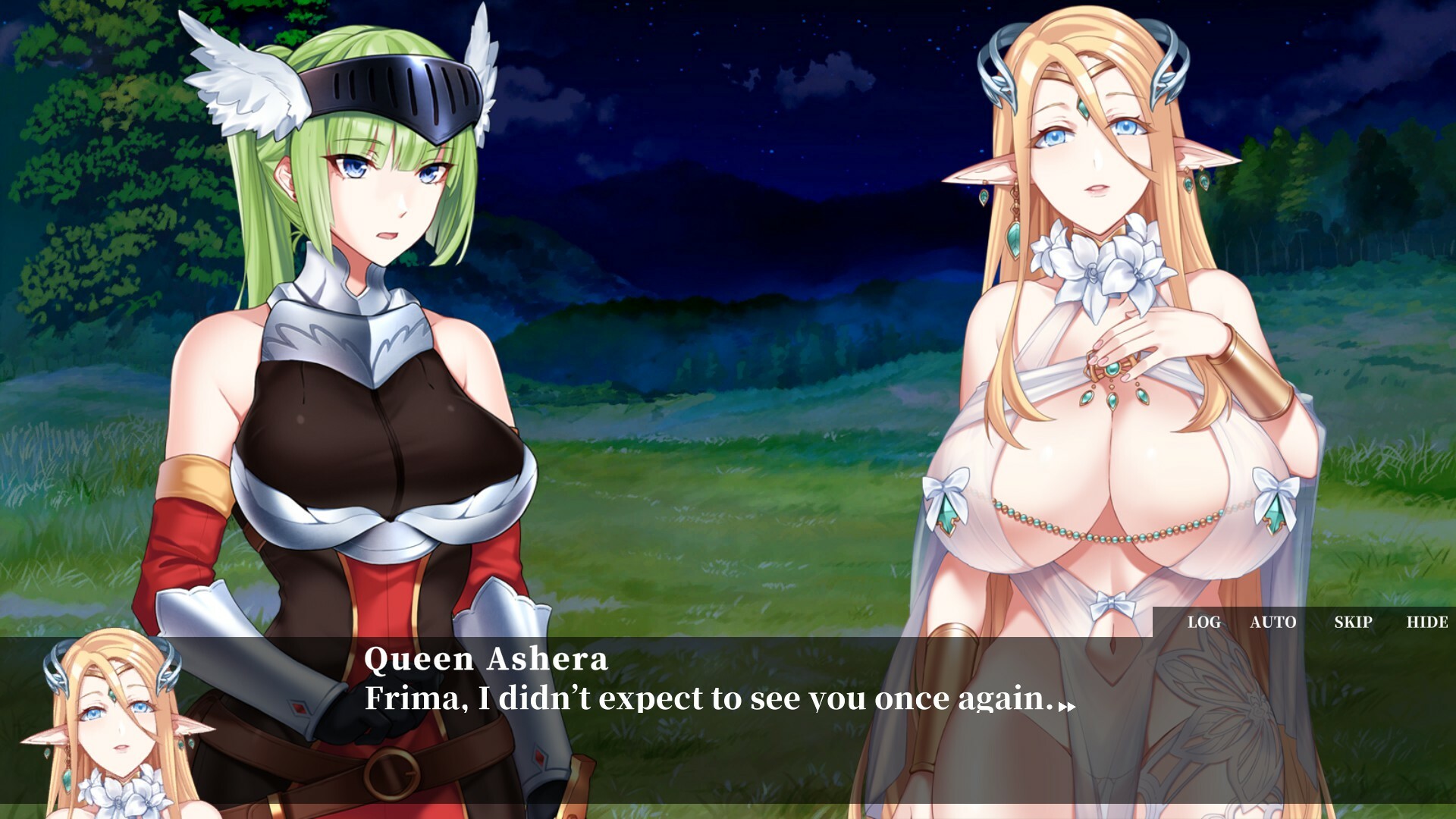Advance dialogue via the continue arrow
Image resolution: width=1456 pixels, height=819 pixels.
pos(1067,707)
